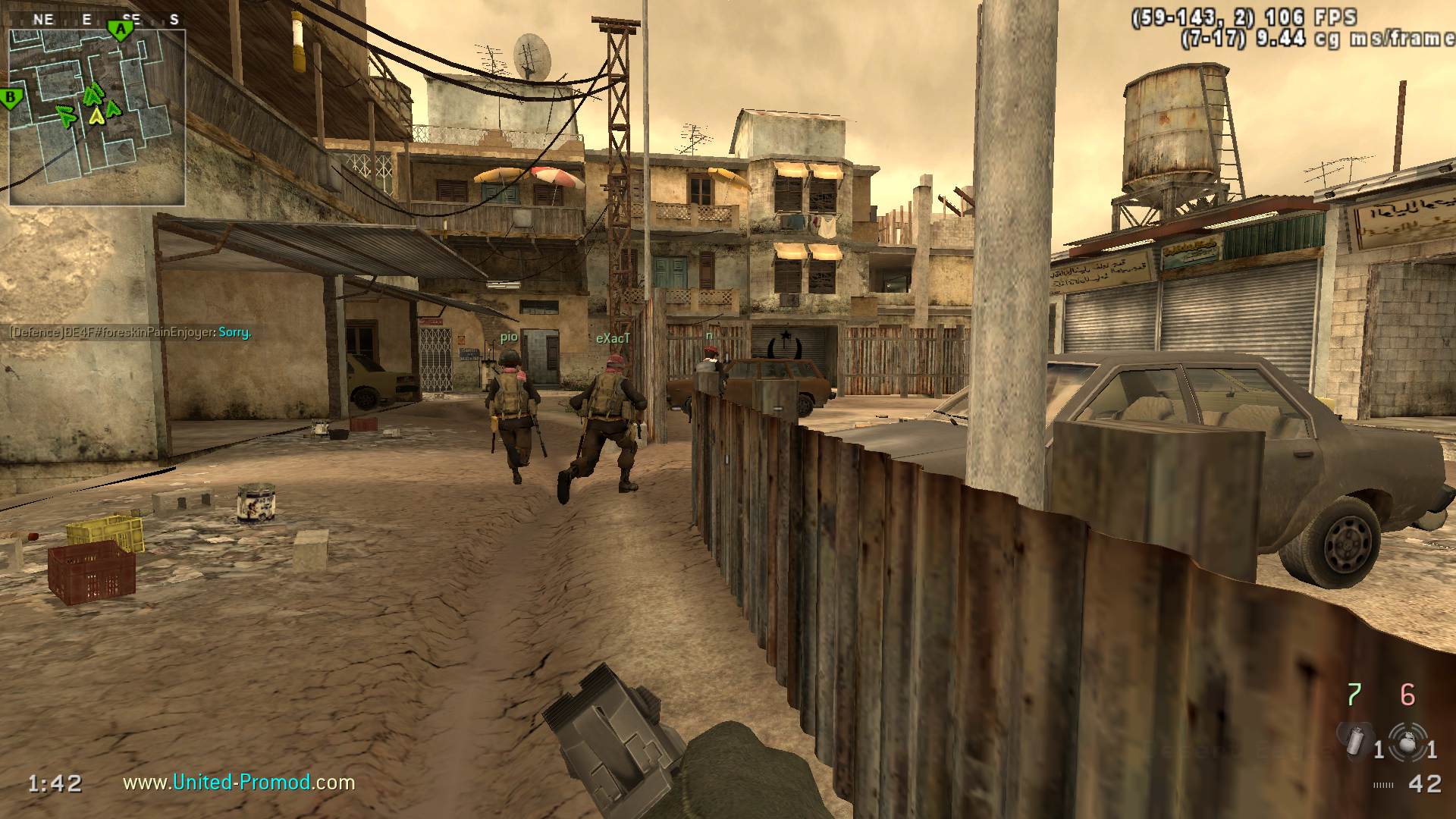Open the United-Promod.com link text
This screenshot has height=819, width=1456.
click(x=239, y=782)
